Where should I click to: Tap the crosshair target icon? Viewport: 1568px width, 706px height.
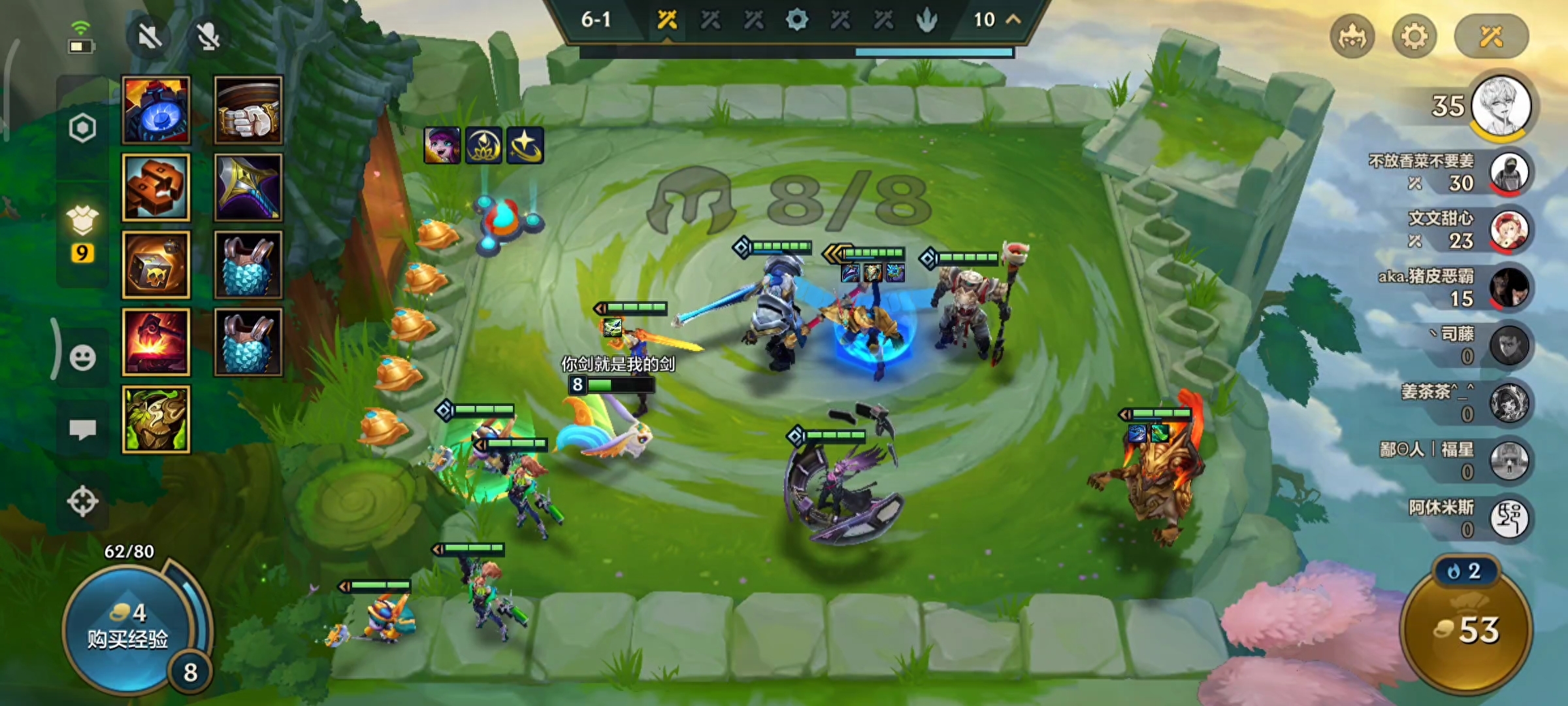pyautogui.click(x=82, y=501)
